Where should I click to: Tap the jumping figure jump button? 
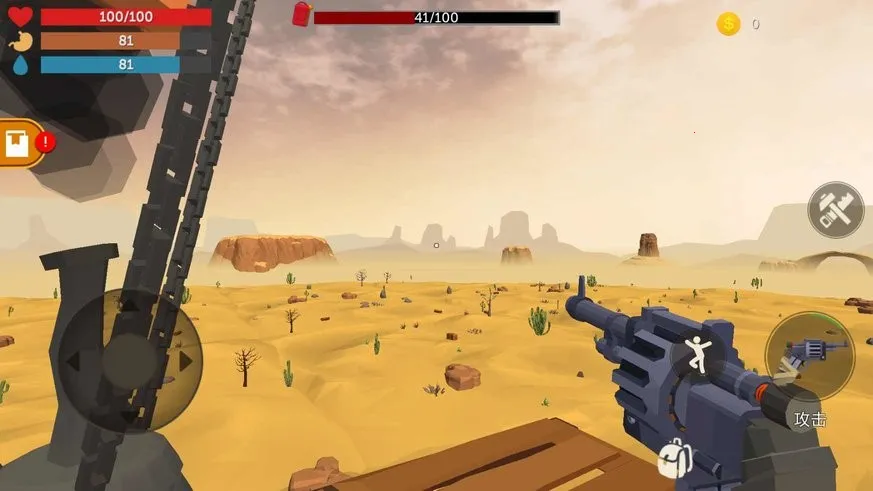point(697,355)
